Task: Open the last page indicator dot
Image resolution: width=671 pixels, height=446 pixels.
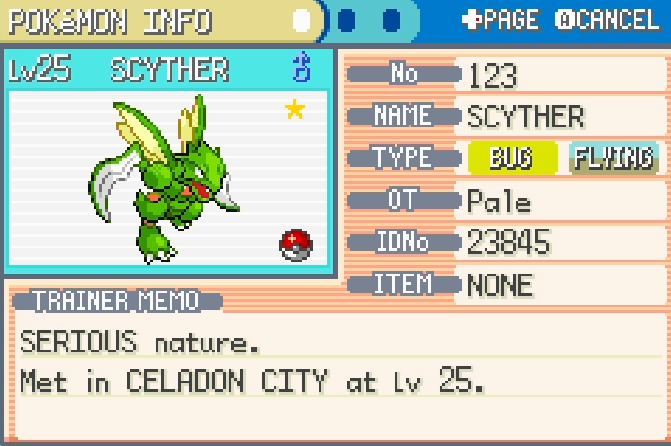Action: 391,20
